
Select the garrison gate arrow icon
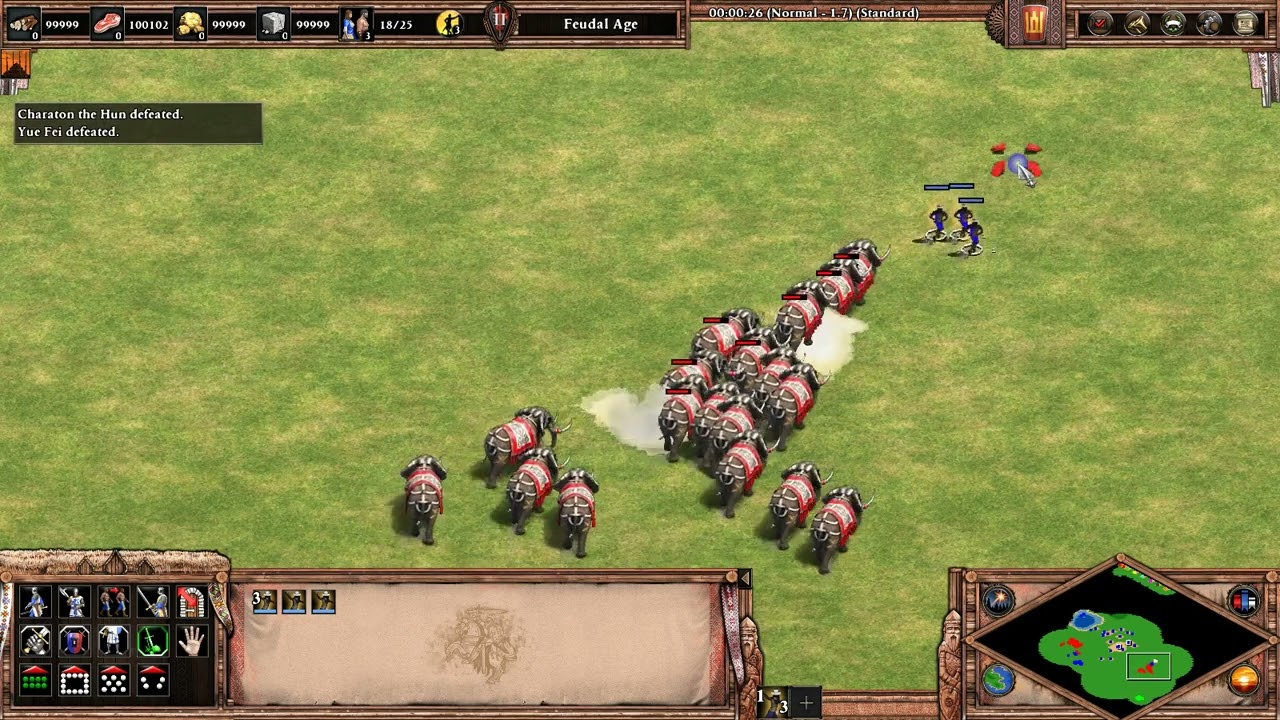(x=191, y=602)
